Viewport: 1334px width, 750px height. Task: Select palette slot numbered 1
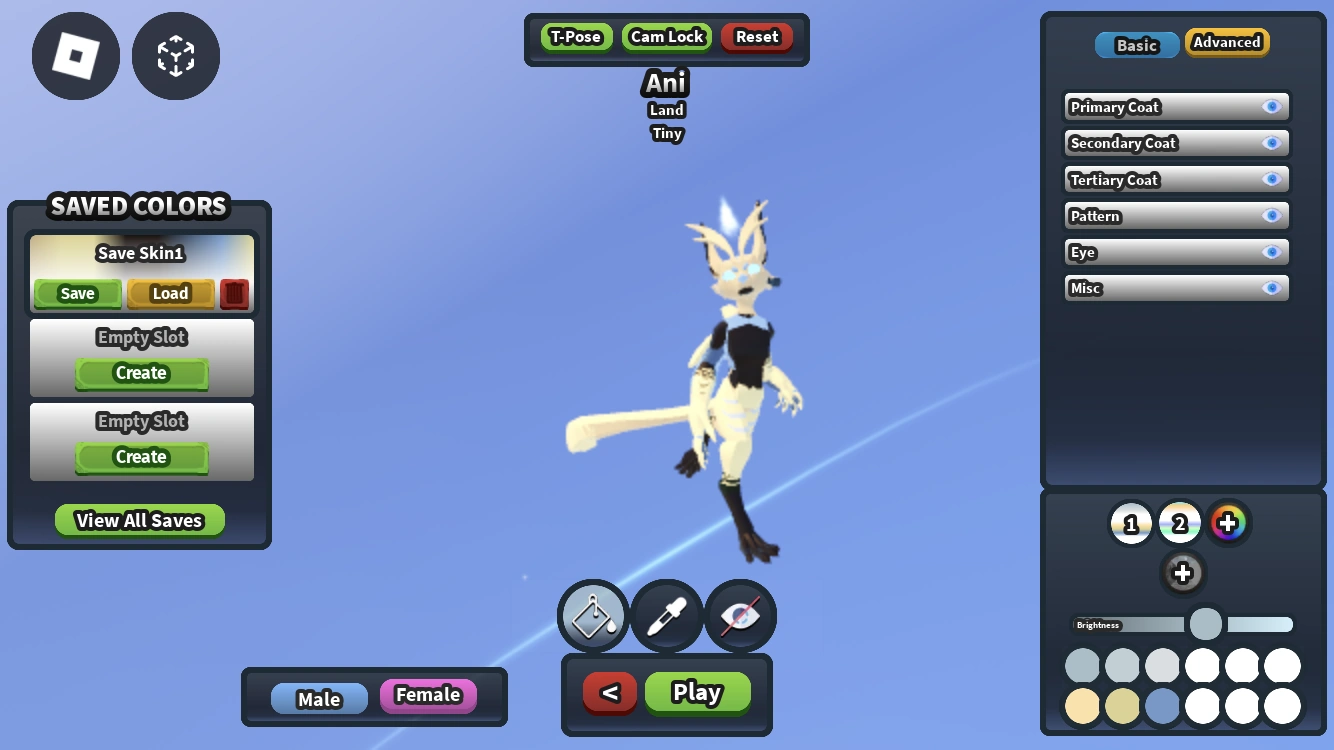coord(1131,522)
